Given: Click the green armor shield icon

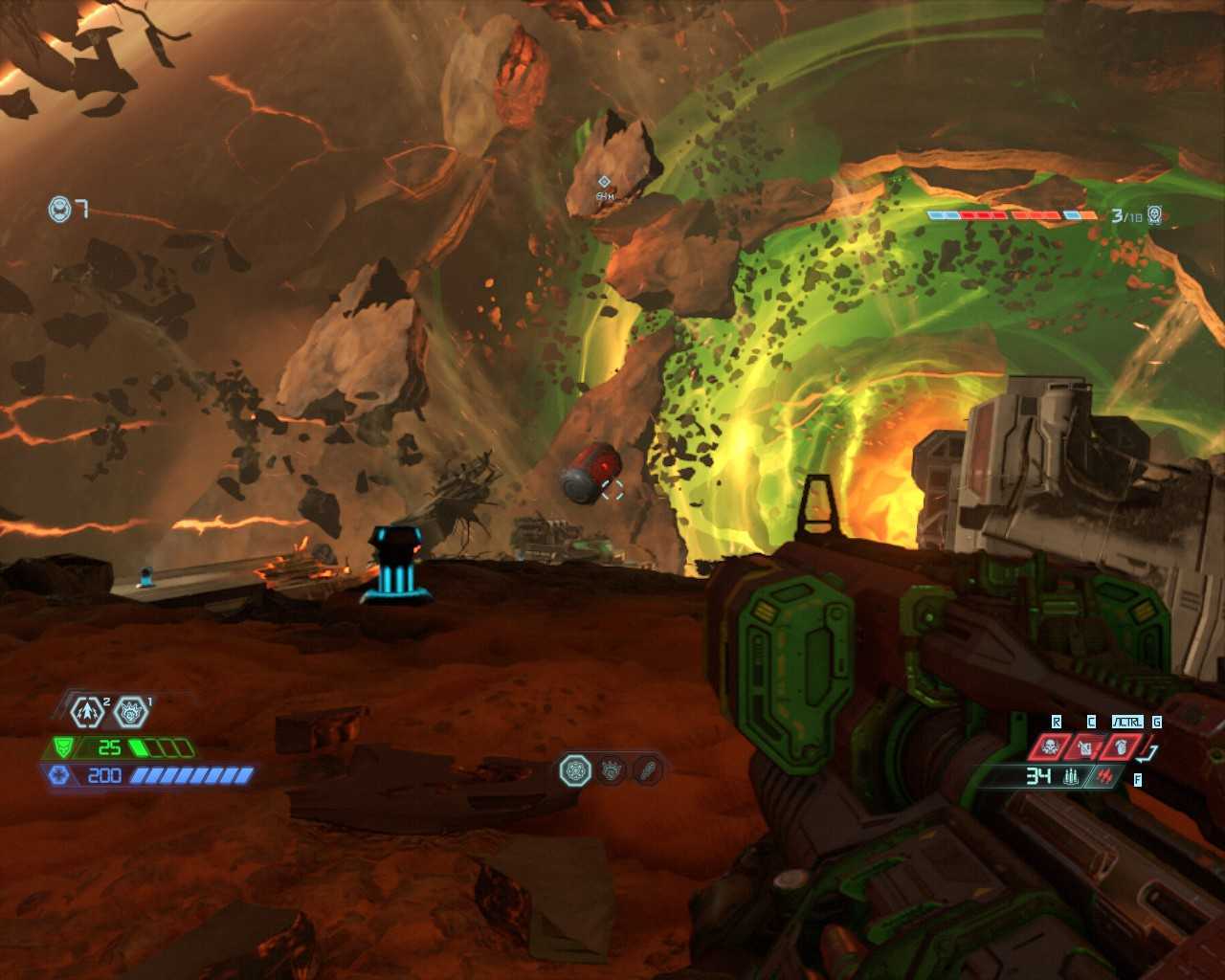Looking at the screenshot, I should pyautogui.click(x=63, y=747).
